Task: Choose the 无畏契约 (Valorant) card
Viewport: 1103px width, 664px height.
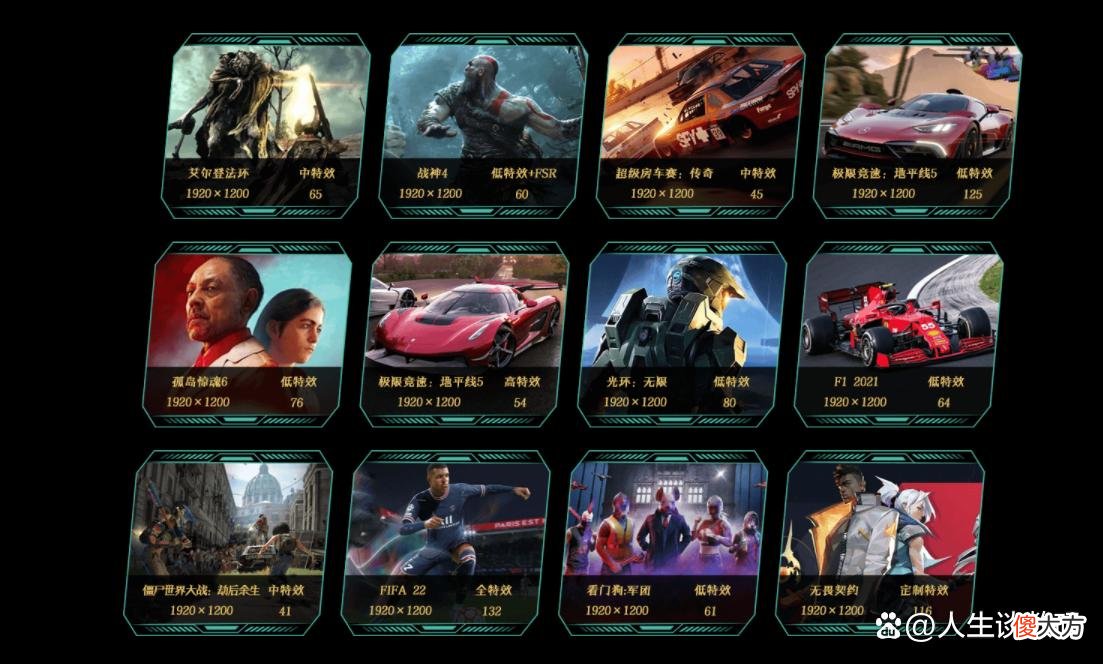Action: click(880, 542)
